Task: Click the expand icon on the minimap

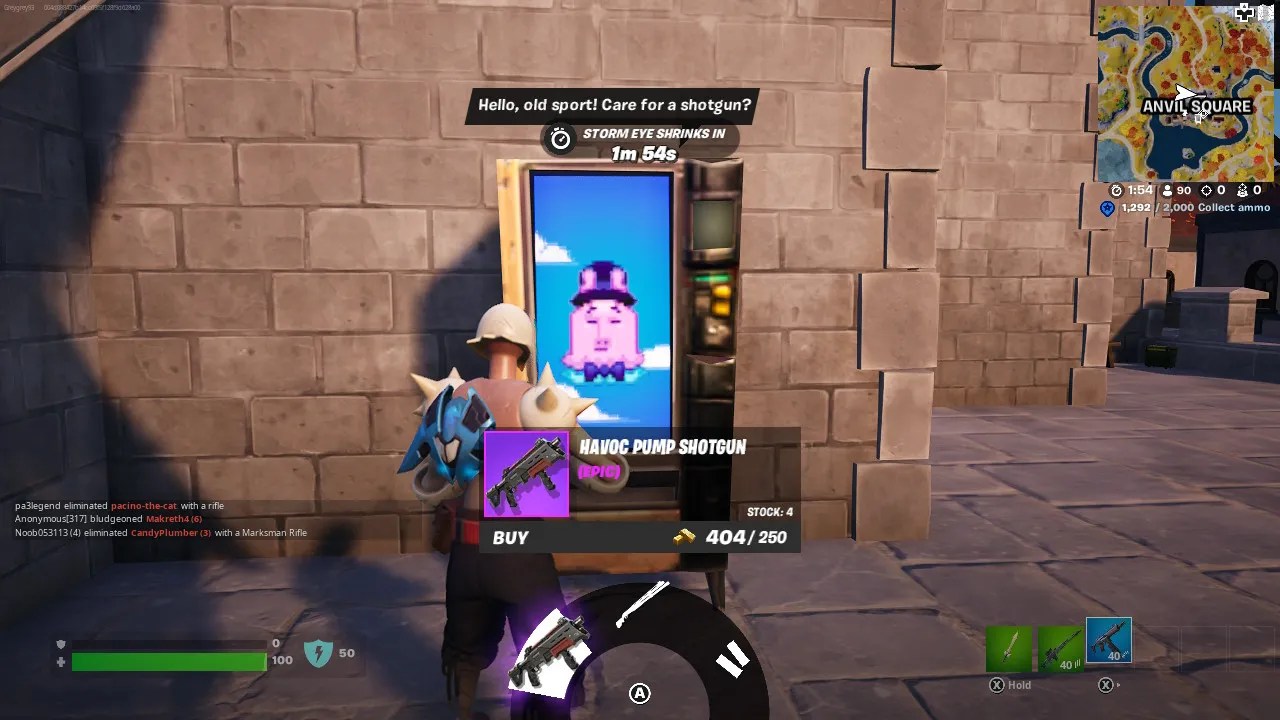Action: click(x=1243, y=13)
